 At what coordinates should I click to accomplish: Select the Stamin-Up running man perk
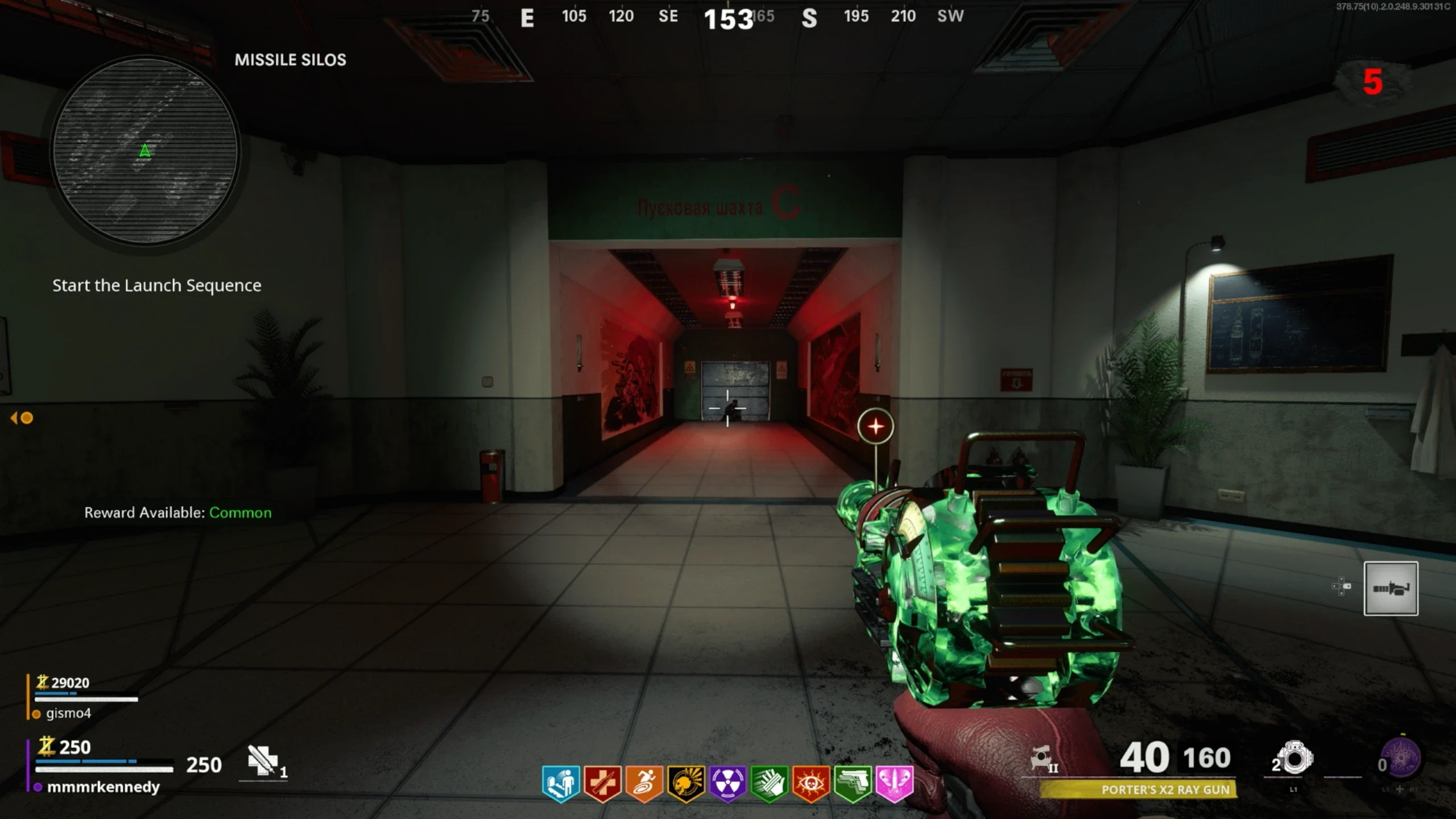click(x=644, y=783)
